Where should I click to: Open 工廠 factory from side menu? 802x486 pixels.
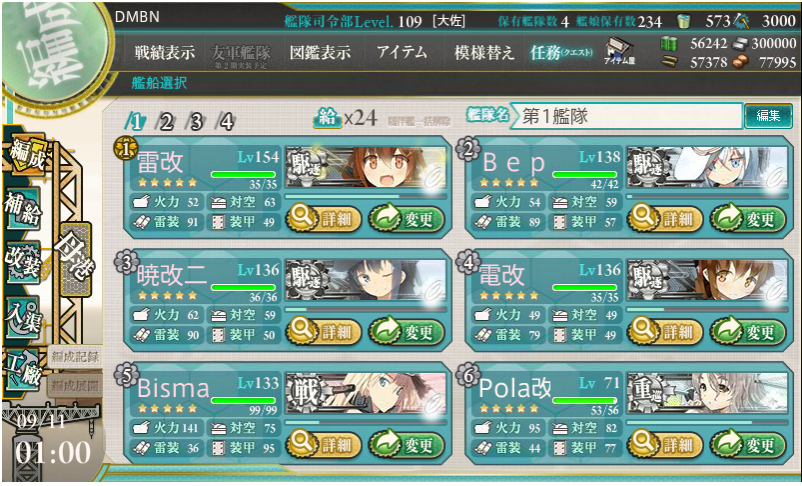(x=26, y=367)
